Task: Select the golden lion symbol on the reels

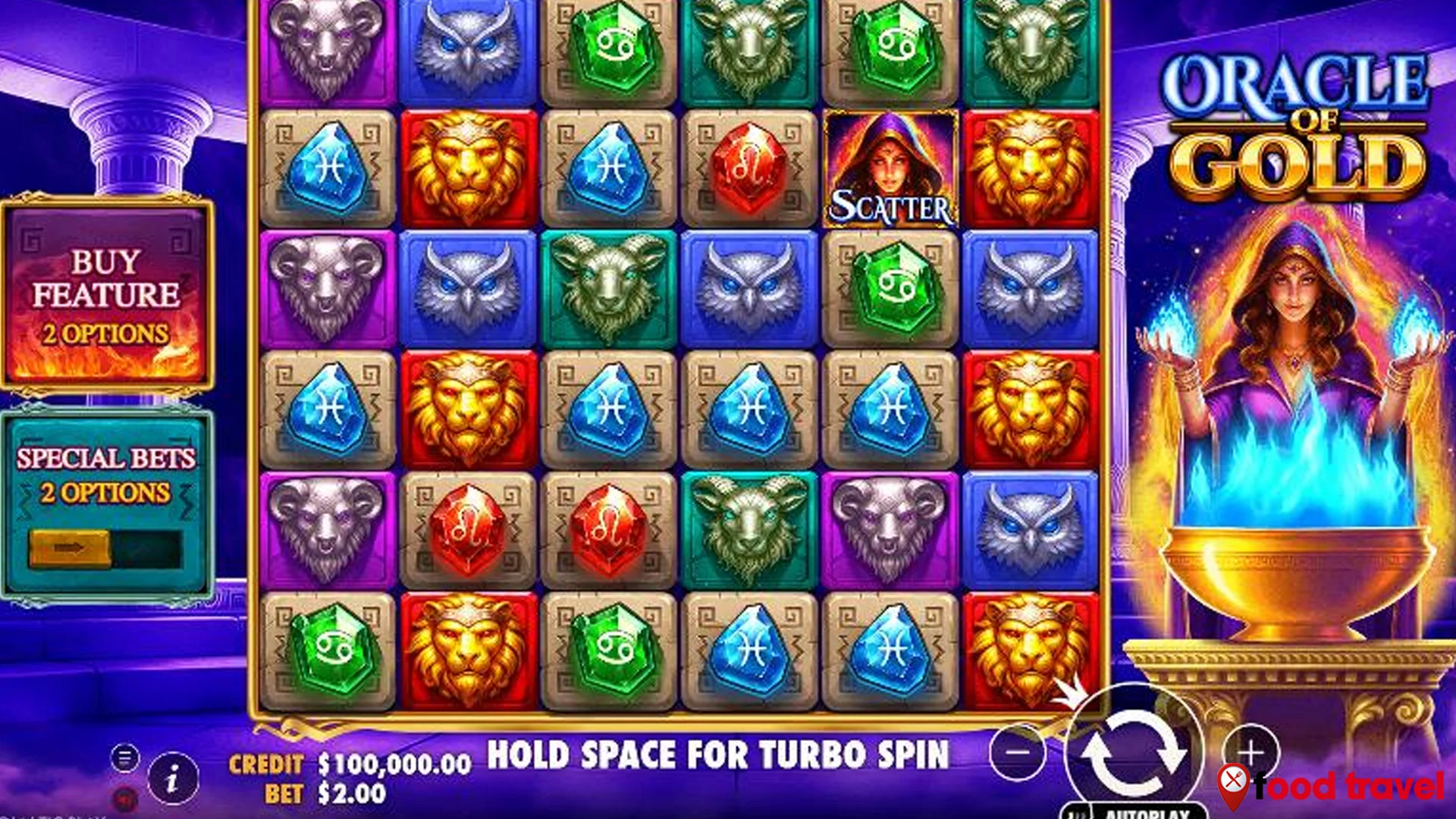Action: pos(469,166)
